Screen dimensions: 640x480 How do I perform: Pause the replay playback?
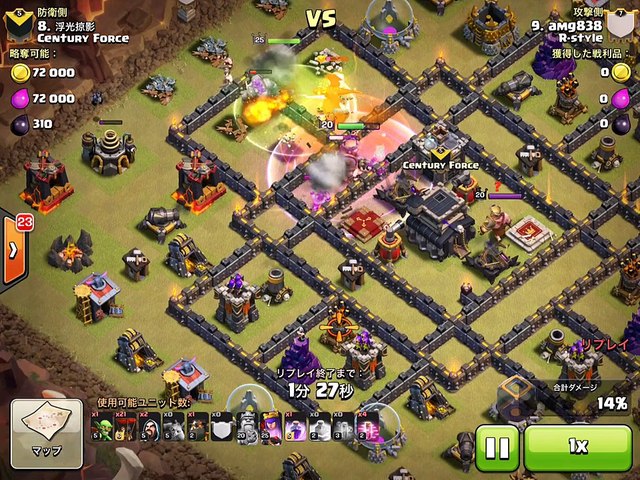click(x=496, y=446)
